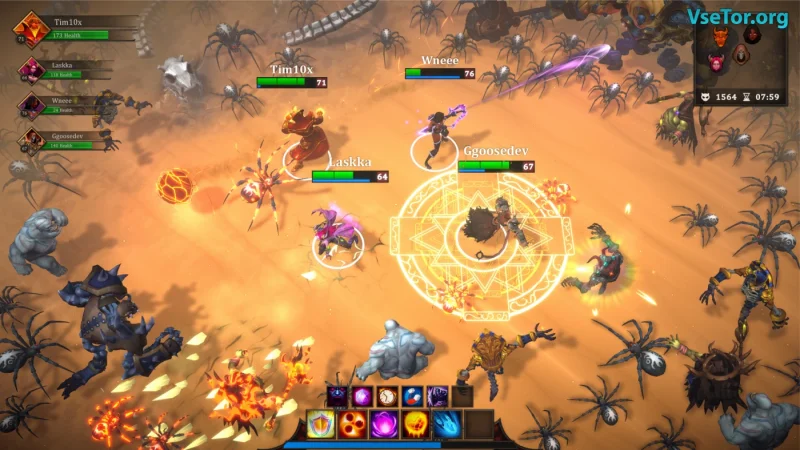The height and width of the screenshot is (450, 800).
Task: Click the hooded skull figure minimap icon
Action: click(x=741, y=55)
